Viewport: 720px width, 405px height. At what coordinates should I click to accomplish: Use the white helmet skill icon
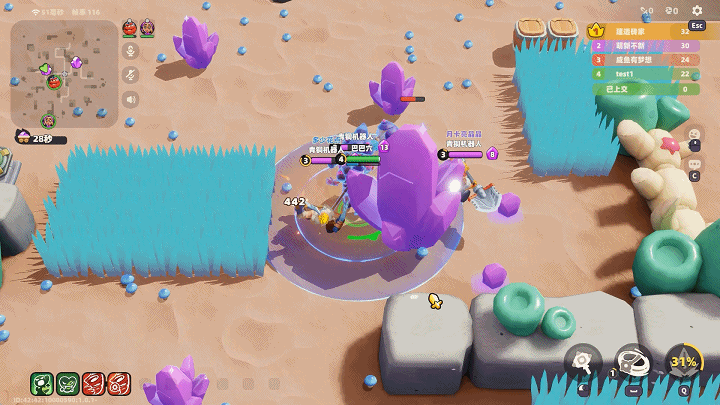pos(632,362)
